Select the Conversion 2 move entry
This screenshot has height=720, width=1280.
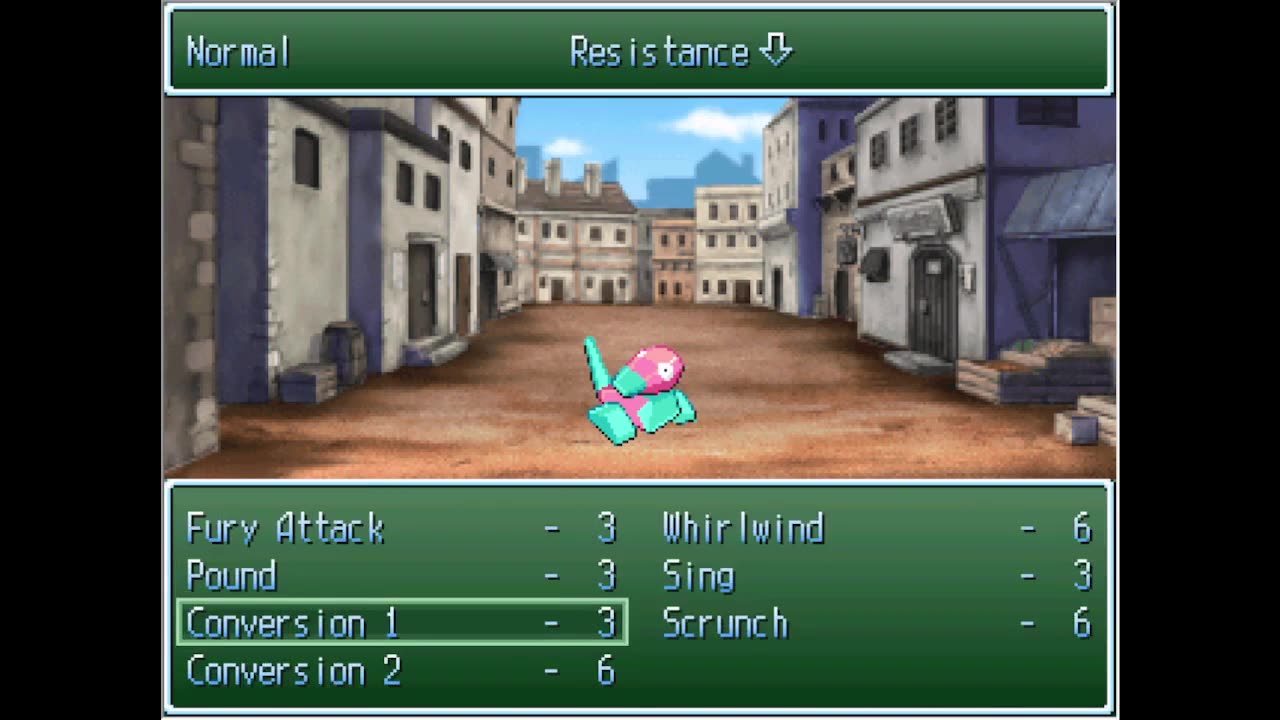293,671
